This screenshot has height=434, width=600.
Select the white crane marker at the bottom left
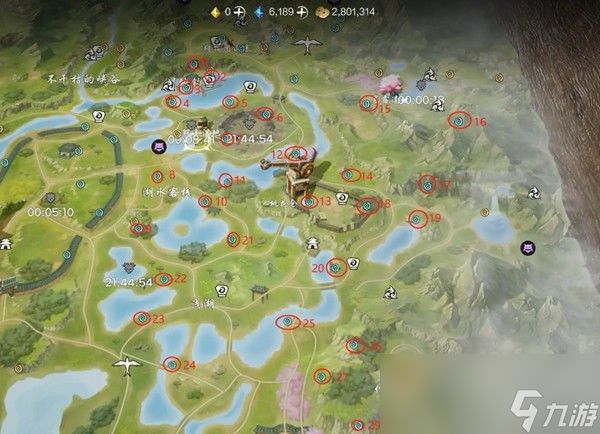click(126, 367)
